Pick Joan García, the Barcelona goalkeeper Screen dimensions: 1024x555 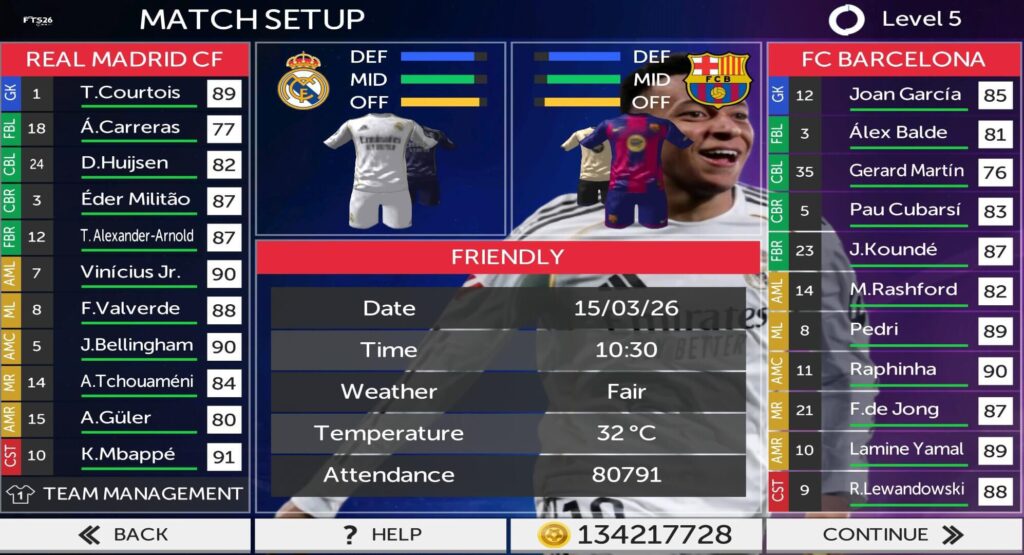coord(891,95)
